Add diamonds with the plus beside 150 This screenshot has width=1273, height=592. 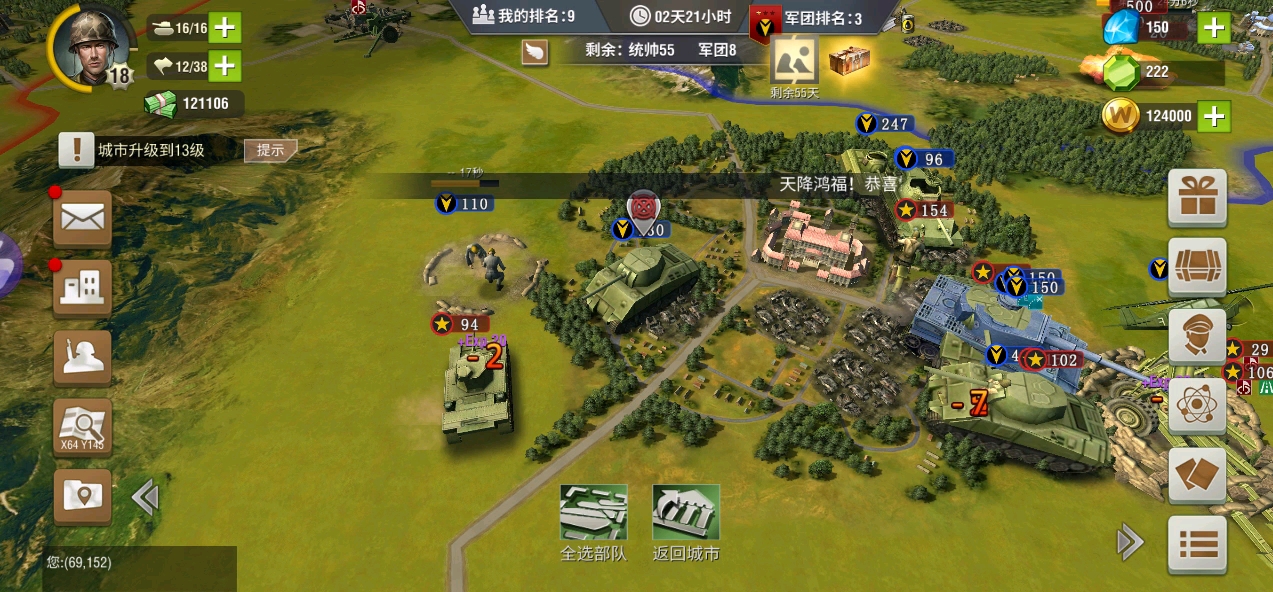tap(1214, 27)
